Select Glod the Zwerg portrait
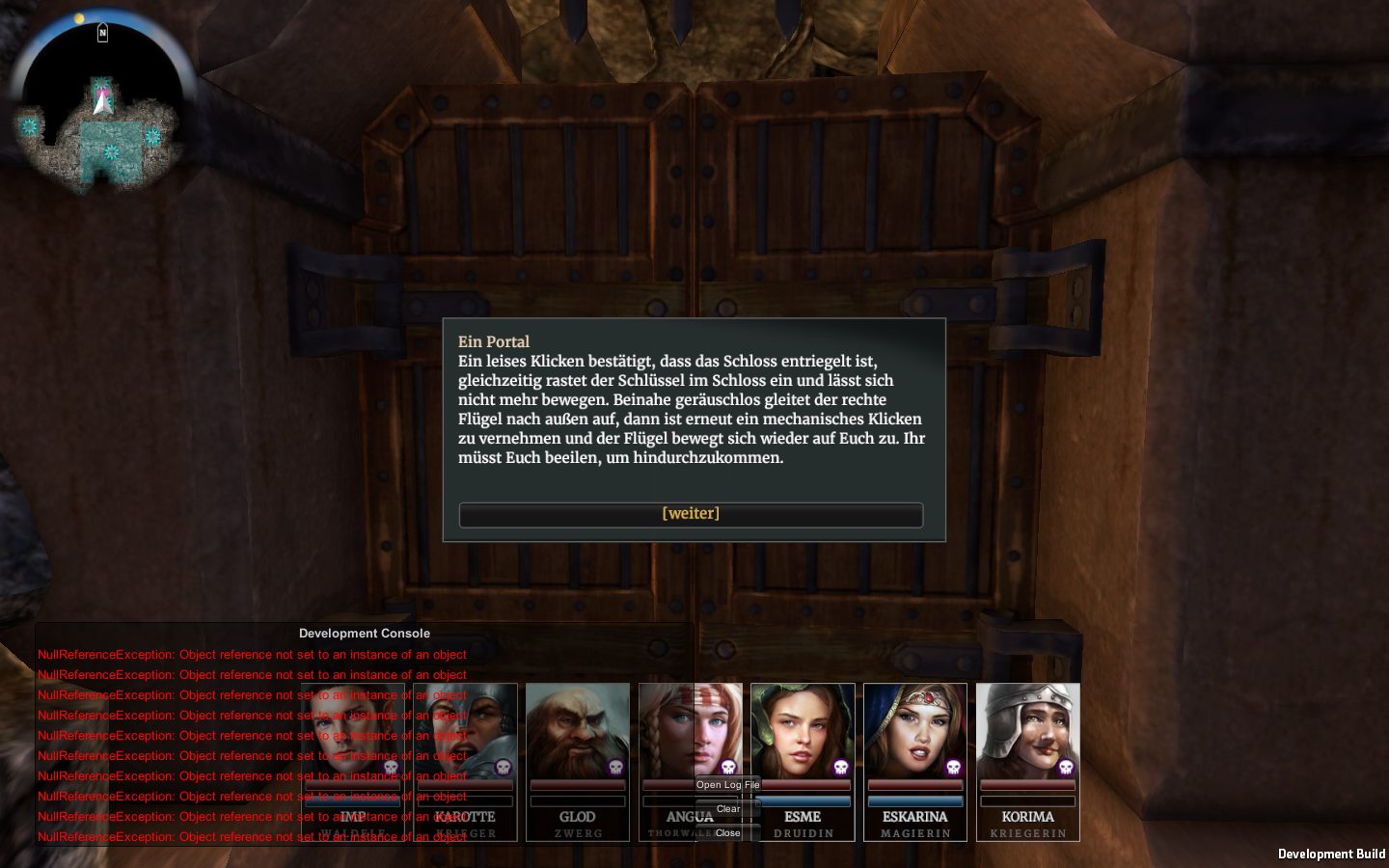This screenshot has width=1389, height=868. point(578,733)
